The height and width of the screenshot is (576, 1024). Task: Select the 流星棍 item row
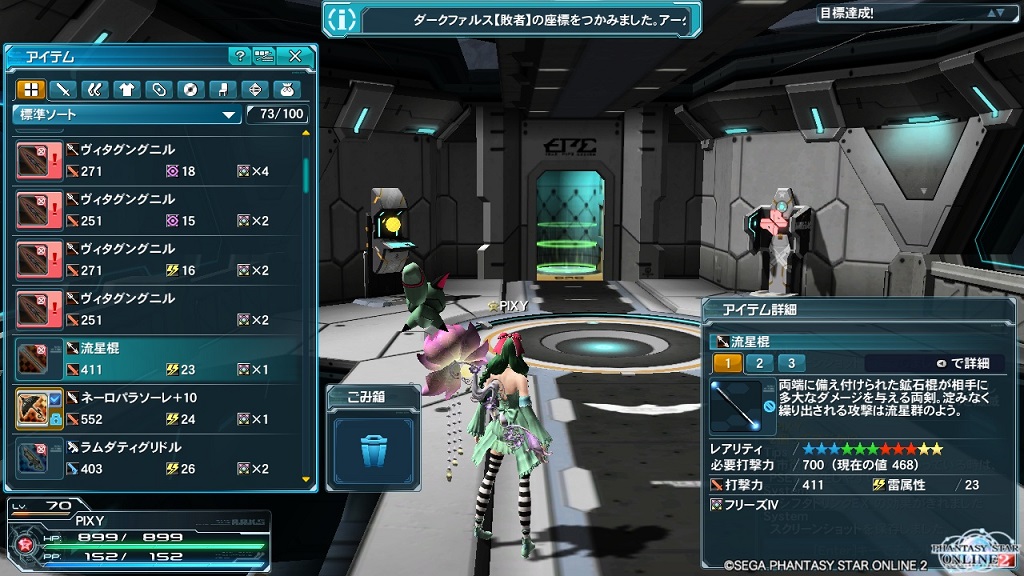pyautogui.click(x=160, y=358)
